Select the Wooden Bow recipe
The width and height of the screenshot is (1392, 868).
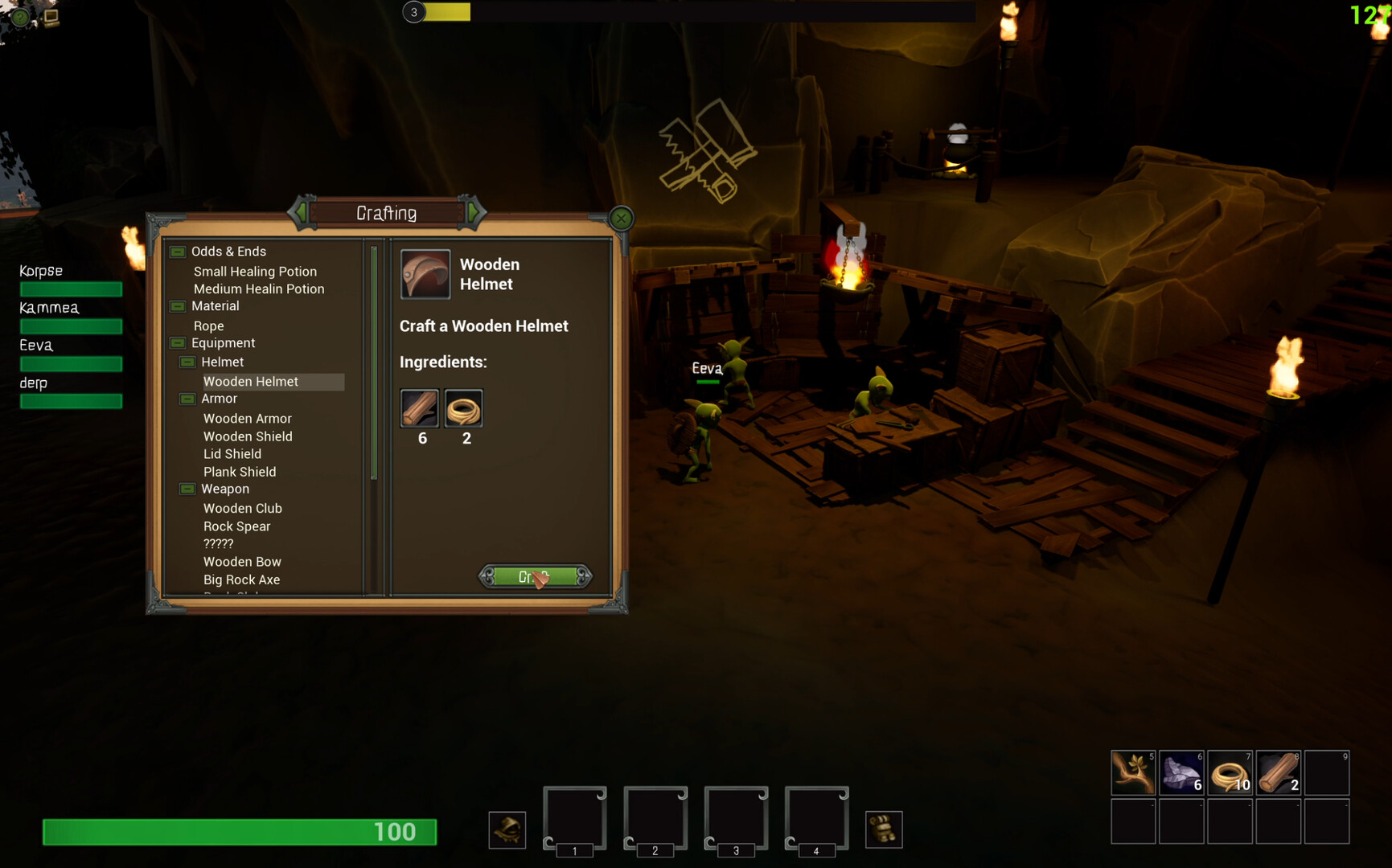click(x=242, y=561)
